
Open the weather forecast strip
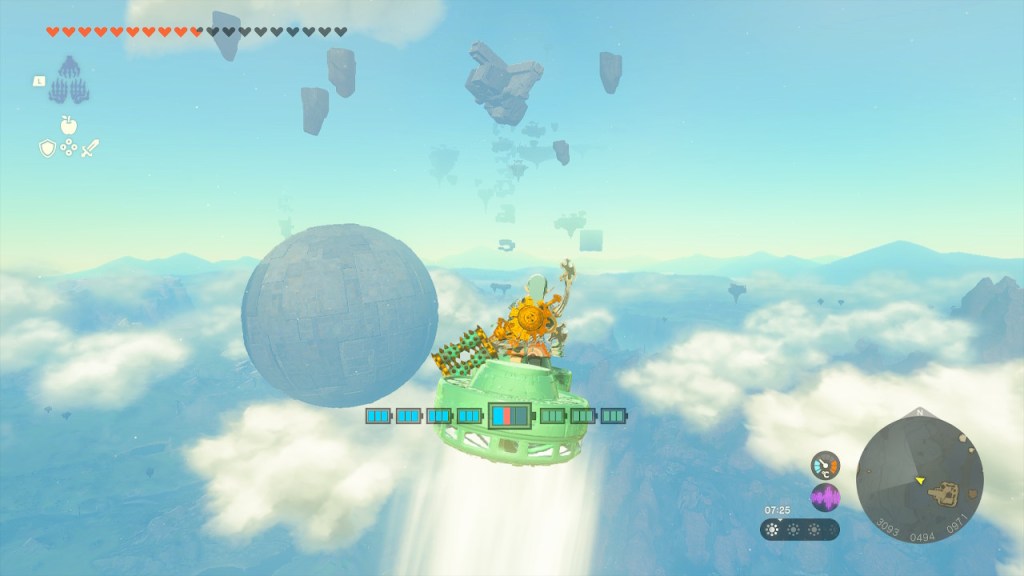[x=799, y=530]
